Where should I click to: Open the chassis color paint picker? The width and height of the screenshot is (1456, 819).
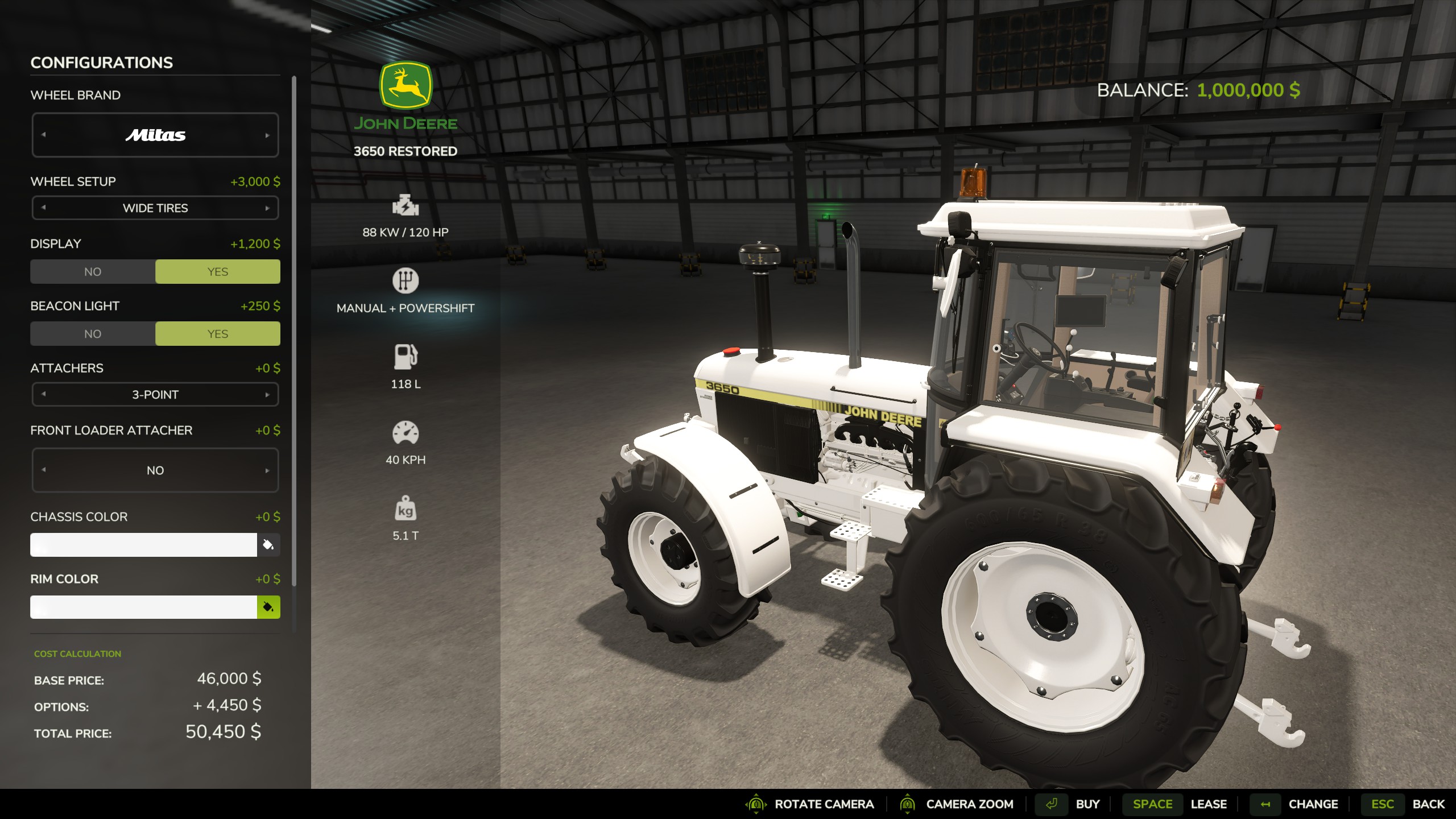[x=268, y=545]
